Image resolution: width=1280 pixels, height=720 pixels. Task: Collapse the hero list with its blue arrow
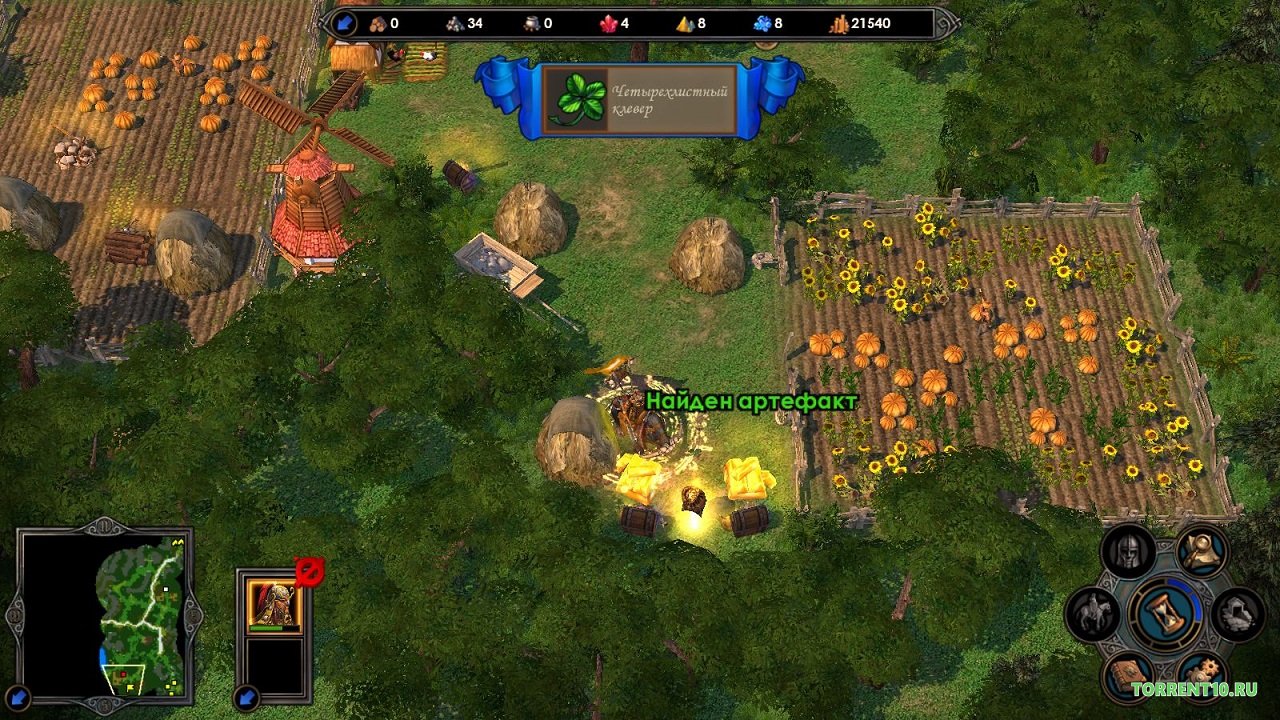(246, 697)
